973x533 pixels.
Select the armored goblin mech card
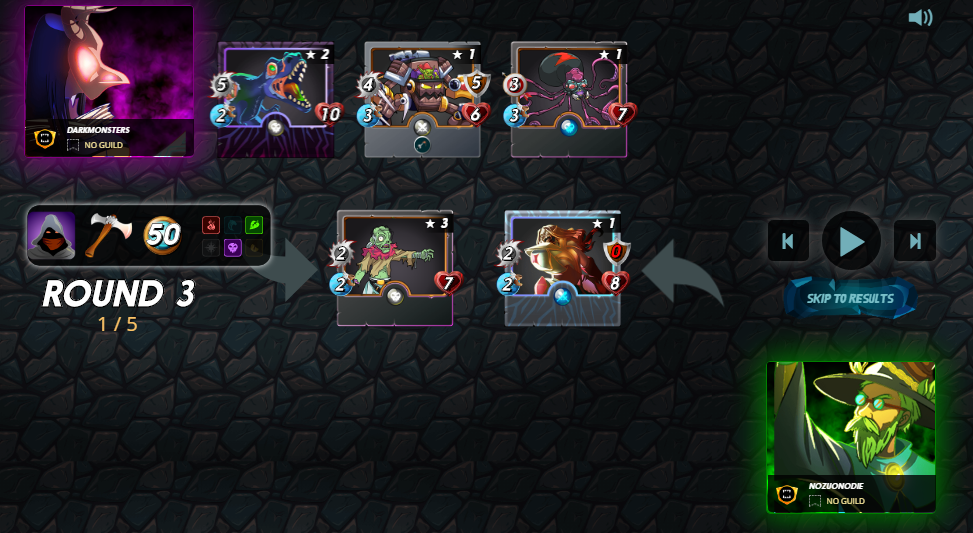click(x=422, y=98)
